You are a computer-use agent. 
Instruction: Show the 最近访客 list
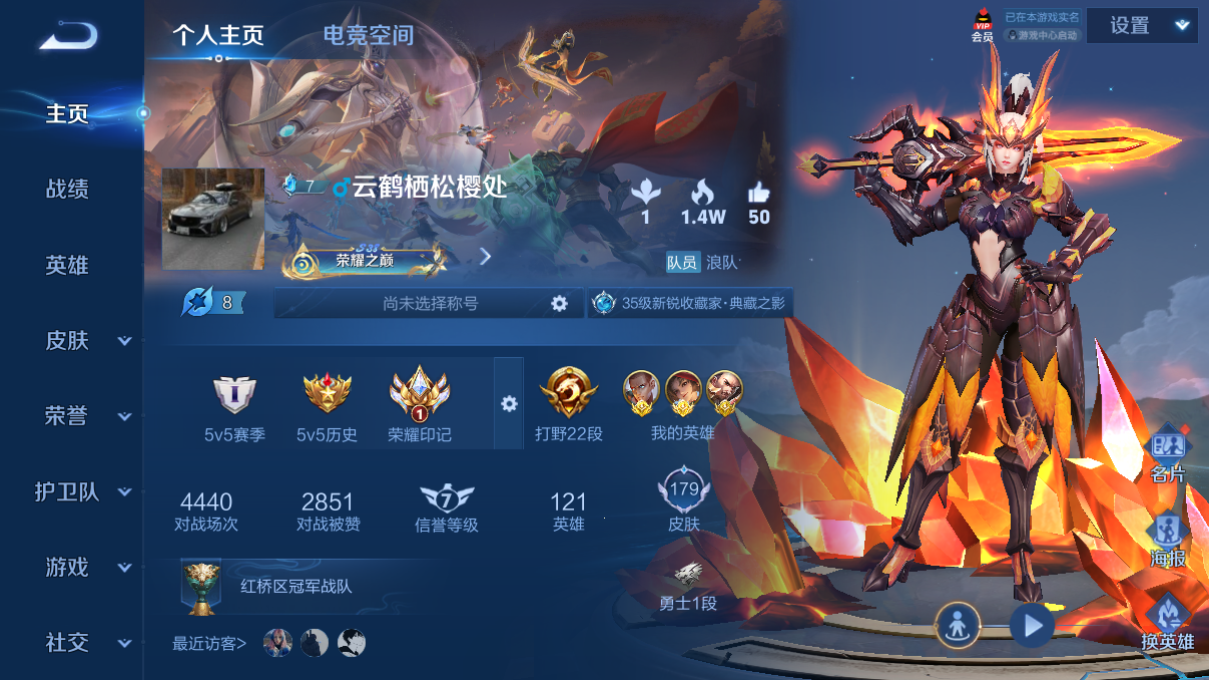209,644
